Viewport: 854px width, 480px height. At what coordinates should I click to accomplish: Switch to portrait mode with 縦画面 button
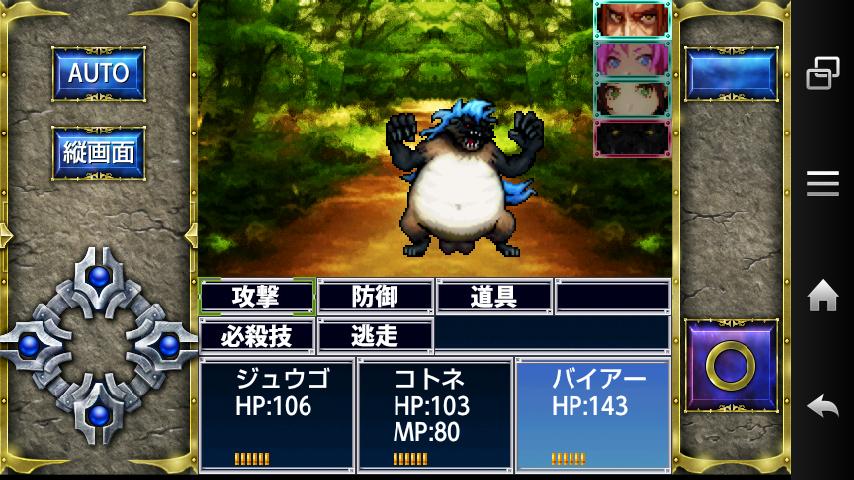coord(98,153)
